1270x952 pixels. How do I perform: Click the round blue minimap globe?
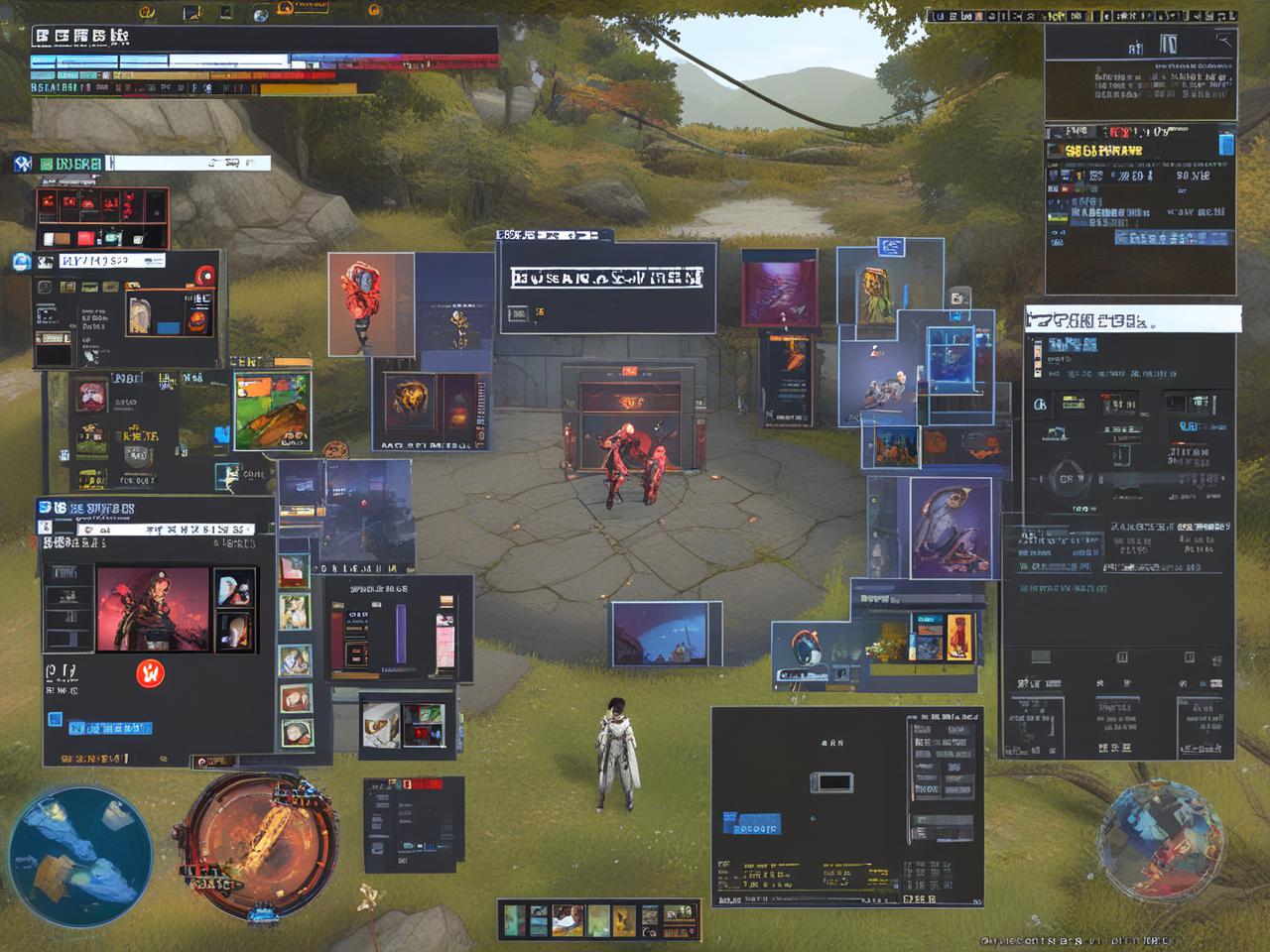coord(79,855)
